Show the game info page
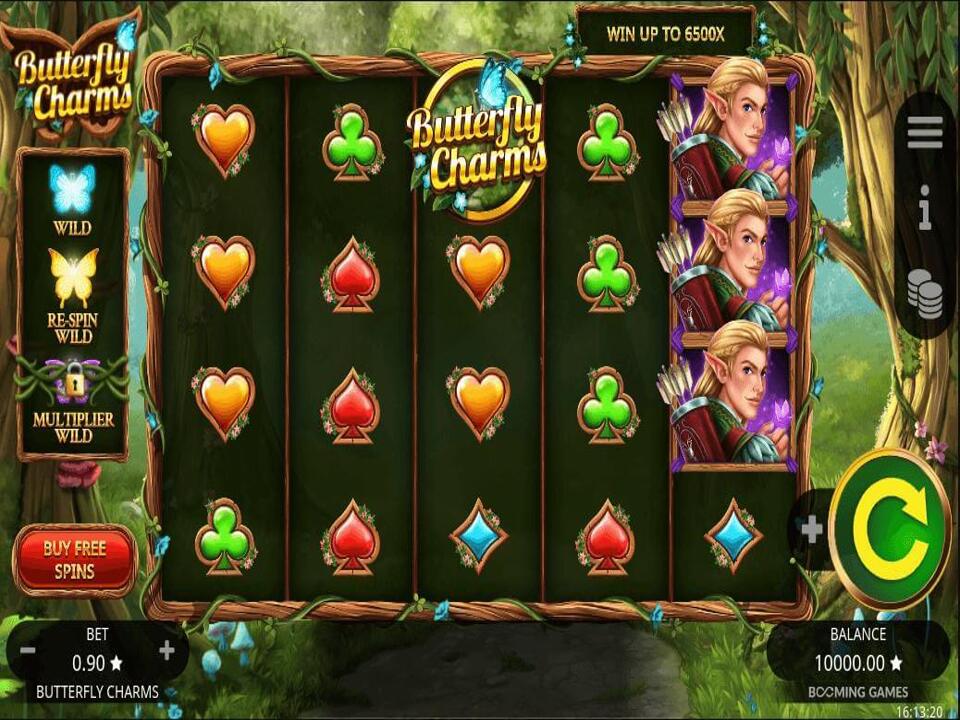This screenshot has width=960, height=720. click(x=925, y=213)
